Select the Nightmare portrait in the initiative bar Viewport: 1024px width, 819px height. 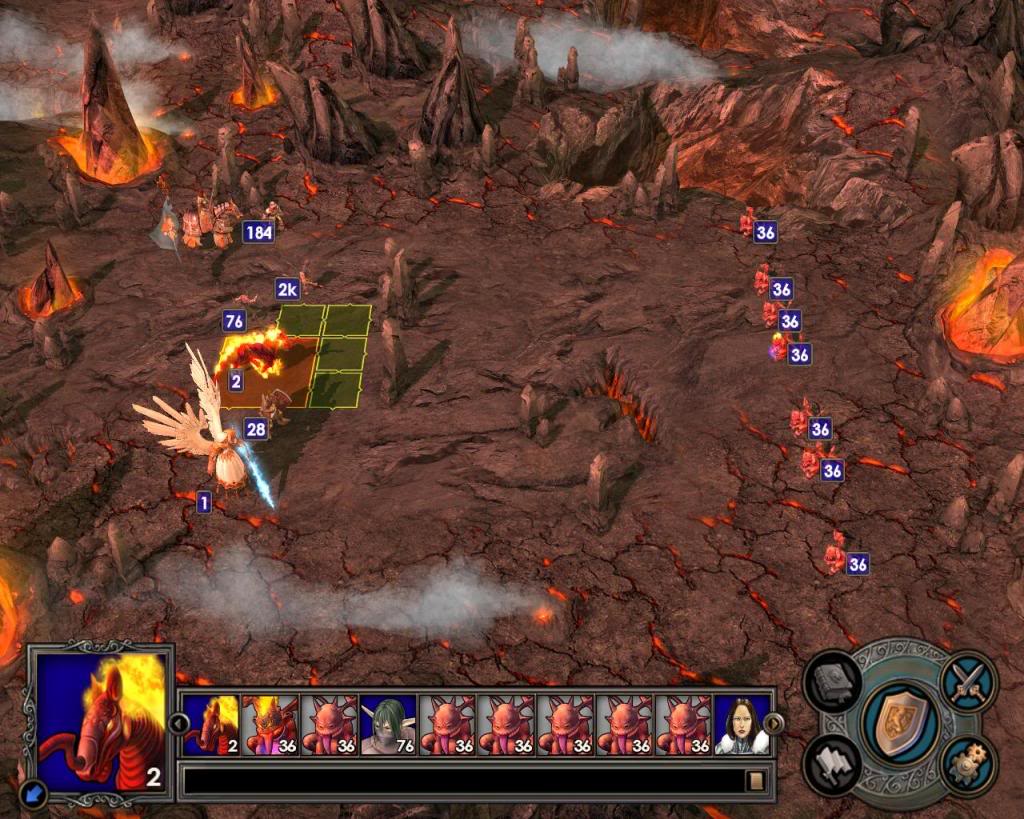click(x=211, y=725)
